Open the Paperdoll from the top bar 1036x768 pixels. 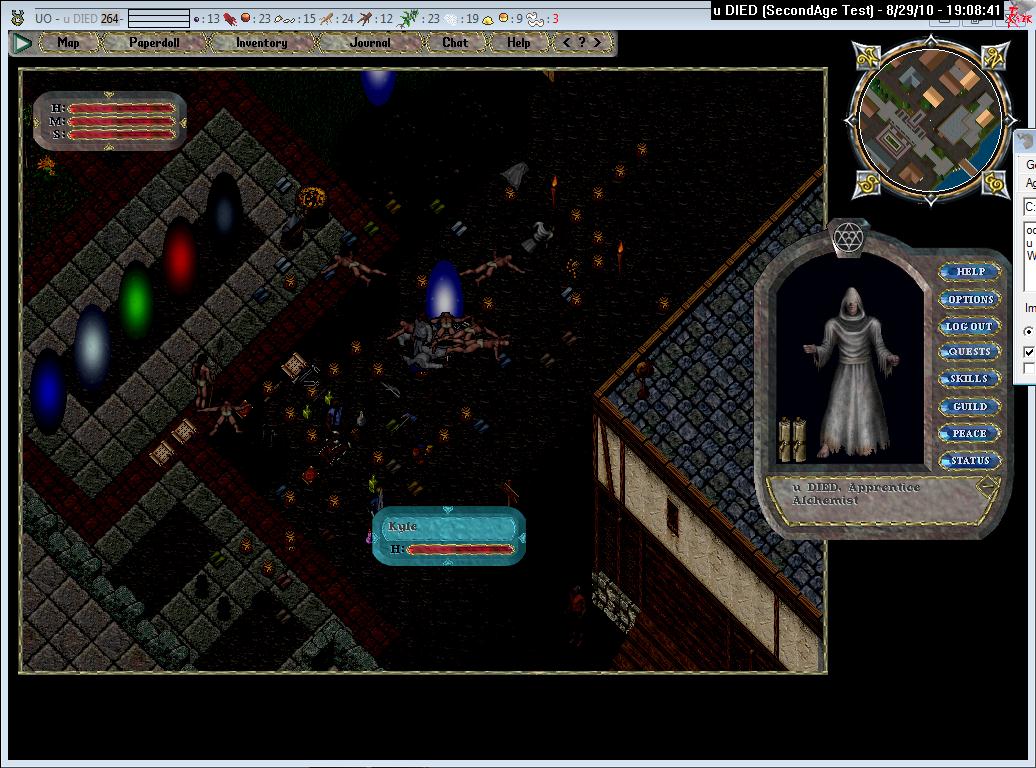click(154, 43)
